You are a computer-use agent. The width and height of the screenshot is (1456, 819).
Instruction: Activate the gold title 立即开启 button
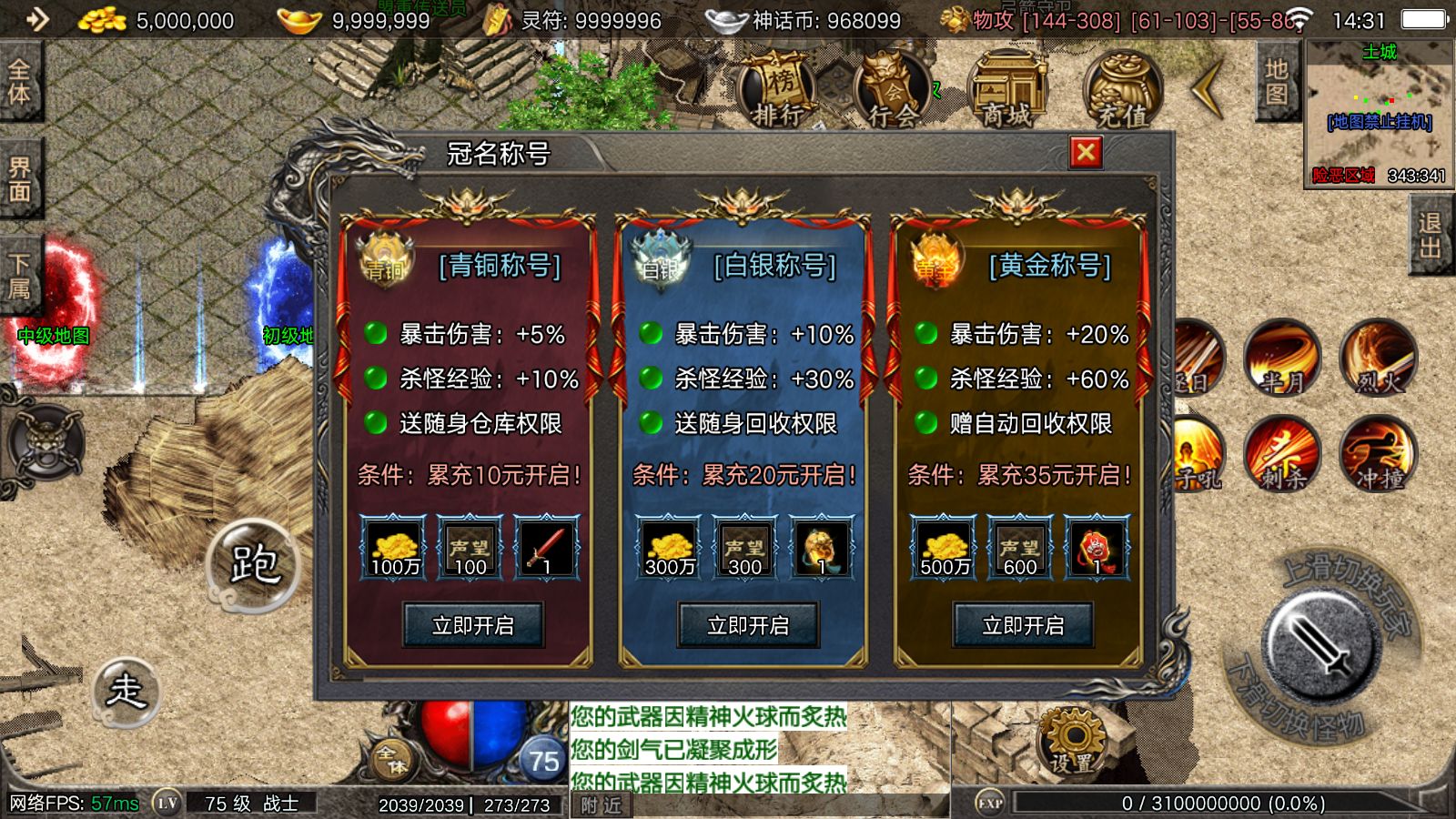[x=1023, y=625]
